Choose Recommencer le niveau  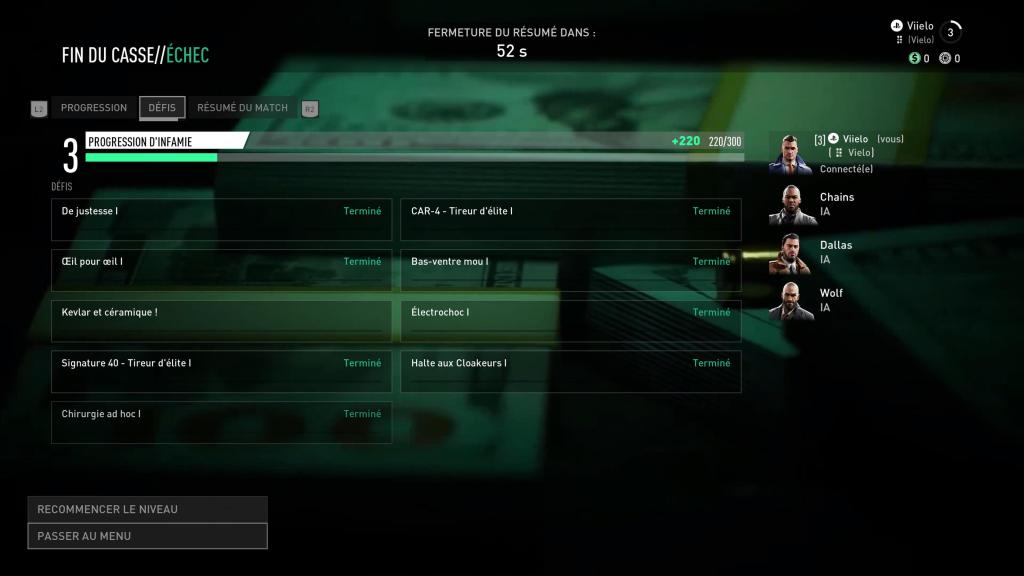147,509
